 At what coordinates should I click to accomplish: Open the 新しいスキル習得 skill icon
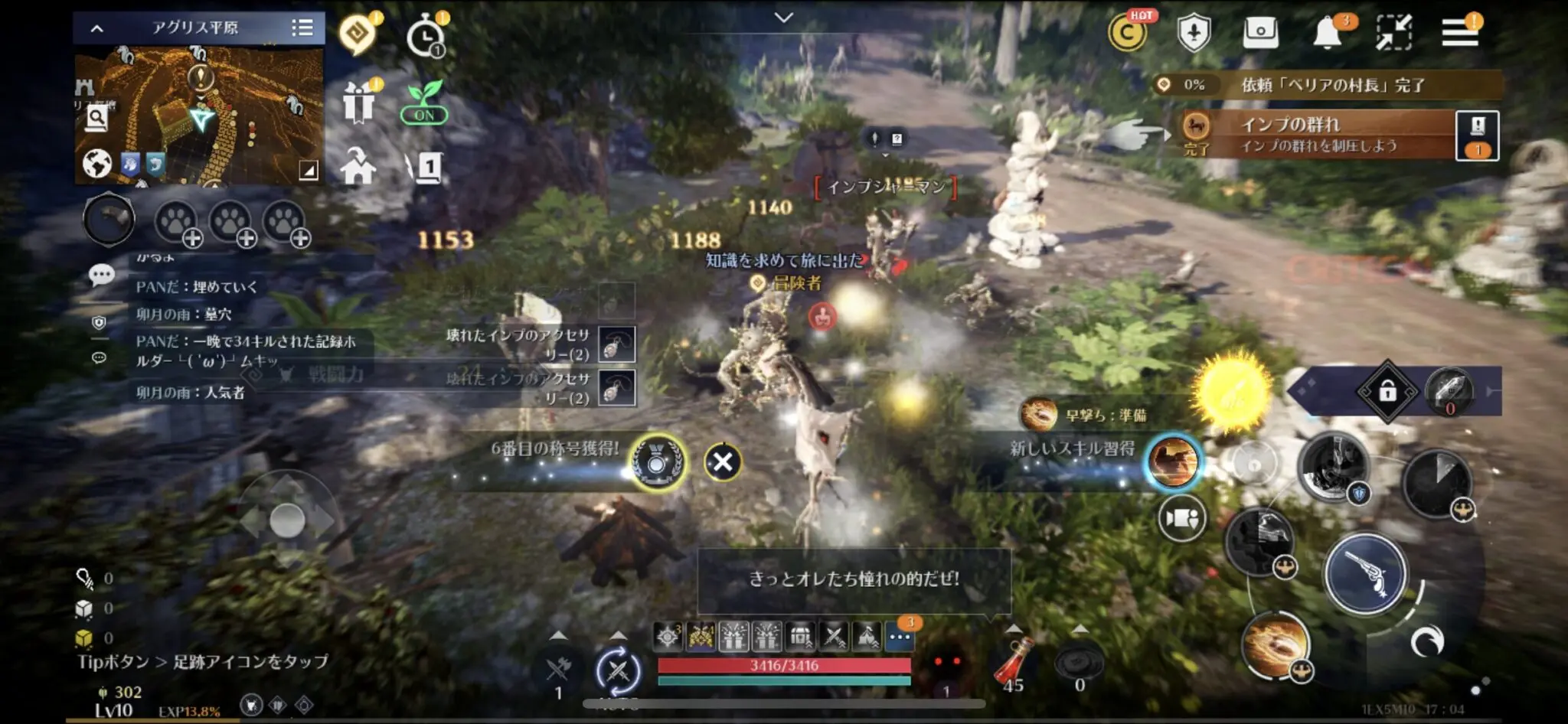click(x=1173, y=461)
